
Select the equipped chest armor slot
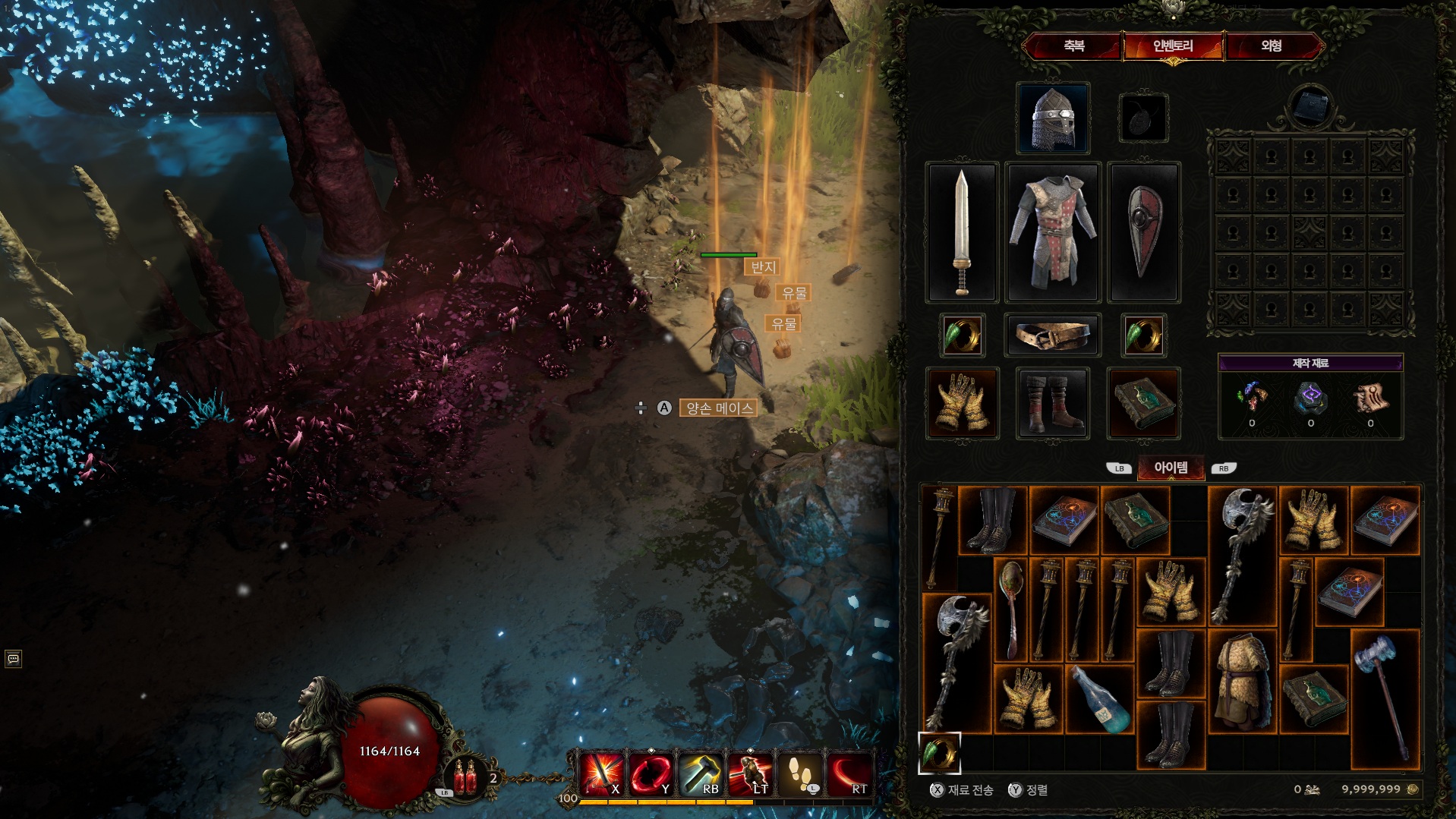click(x=1053, y=232)
